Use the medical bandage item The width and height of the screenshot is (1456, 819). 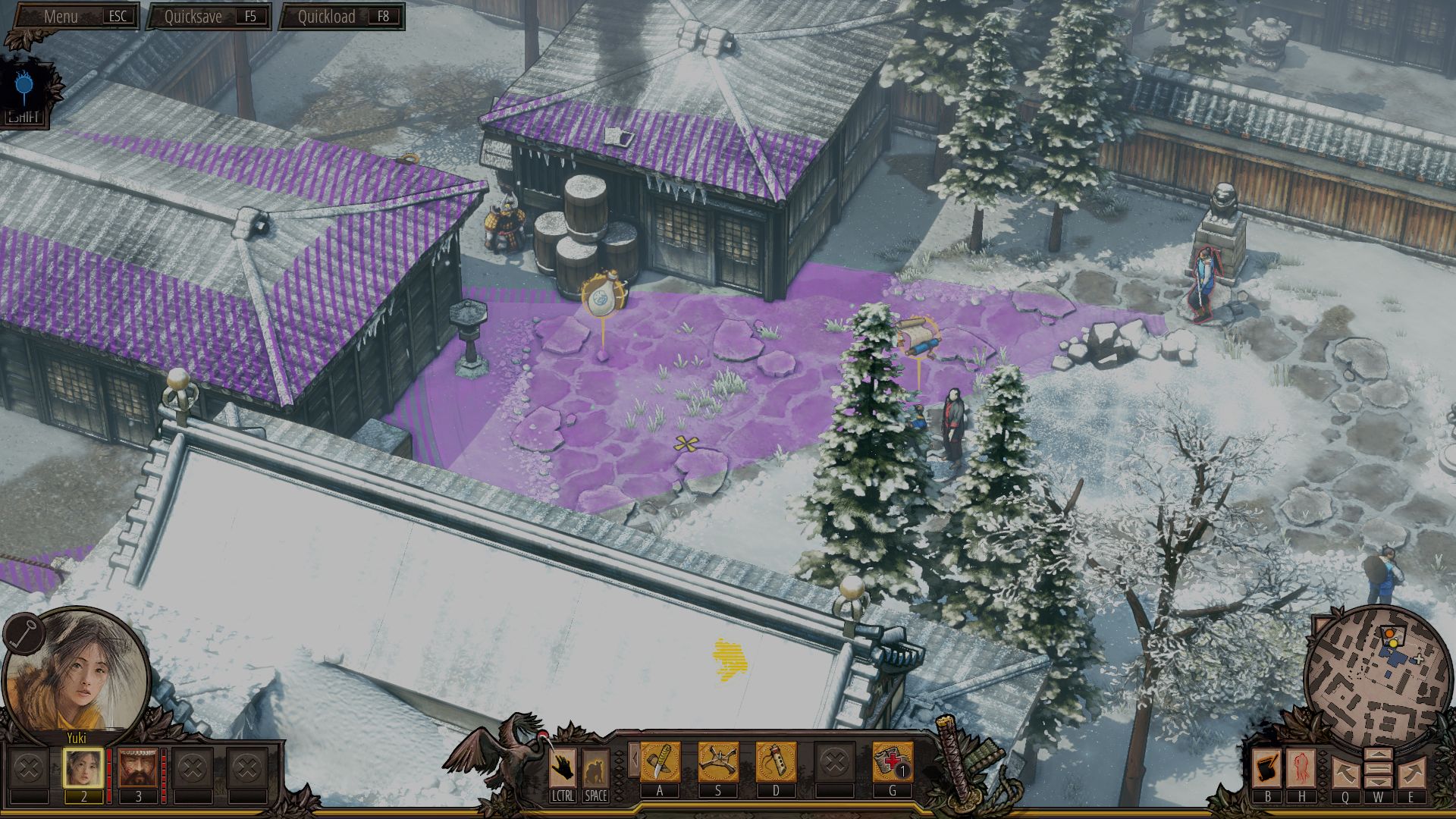coord(892,762)
